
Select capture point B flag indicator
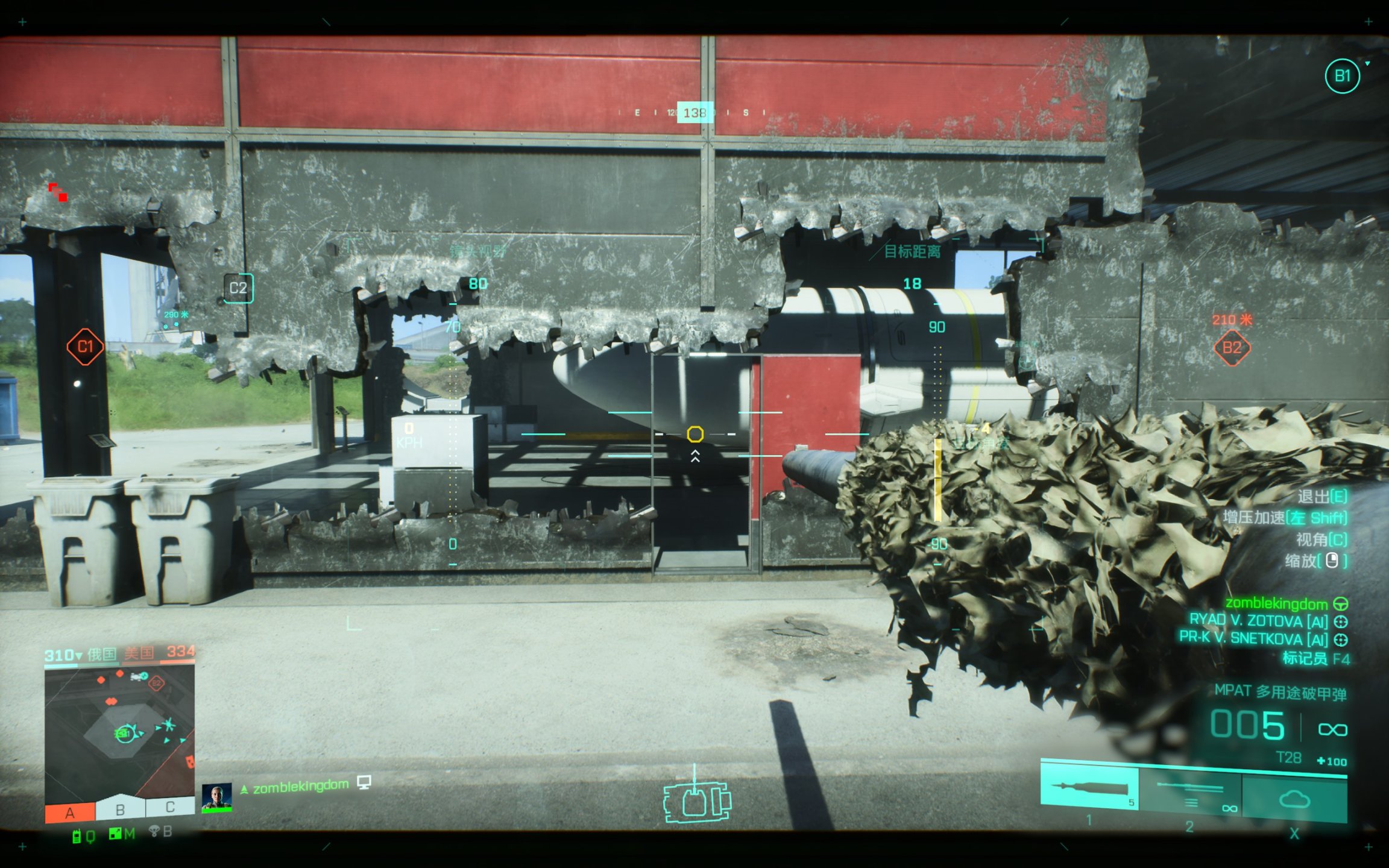pos(120,810)
